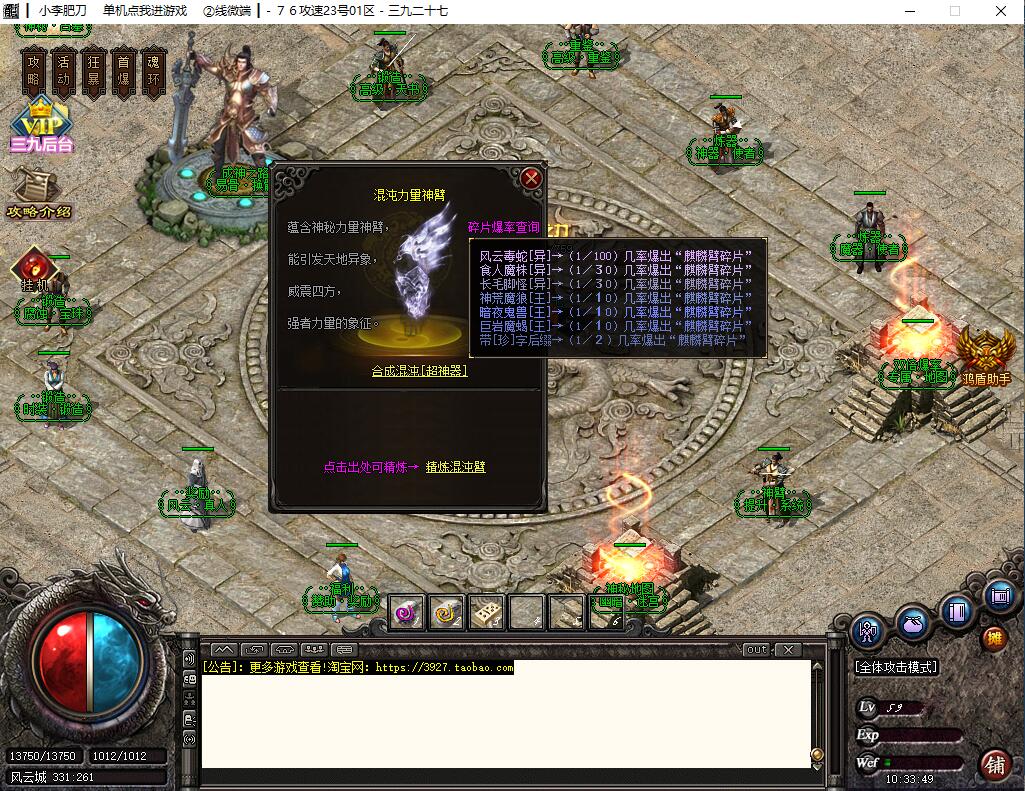
Task: Open the 活动 events banner
Action: [x=64, y=71]
